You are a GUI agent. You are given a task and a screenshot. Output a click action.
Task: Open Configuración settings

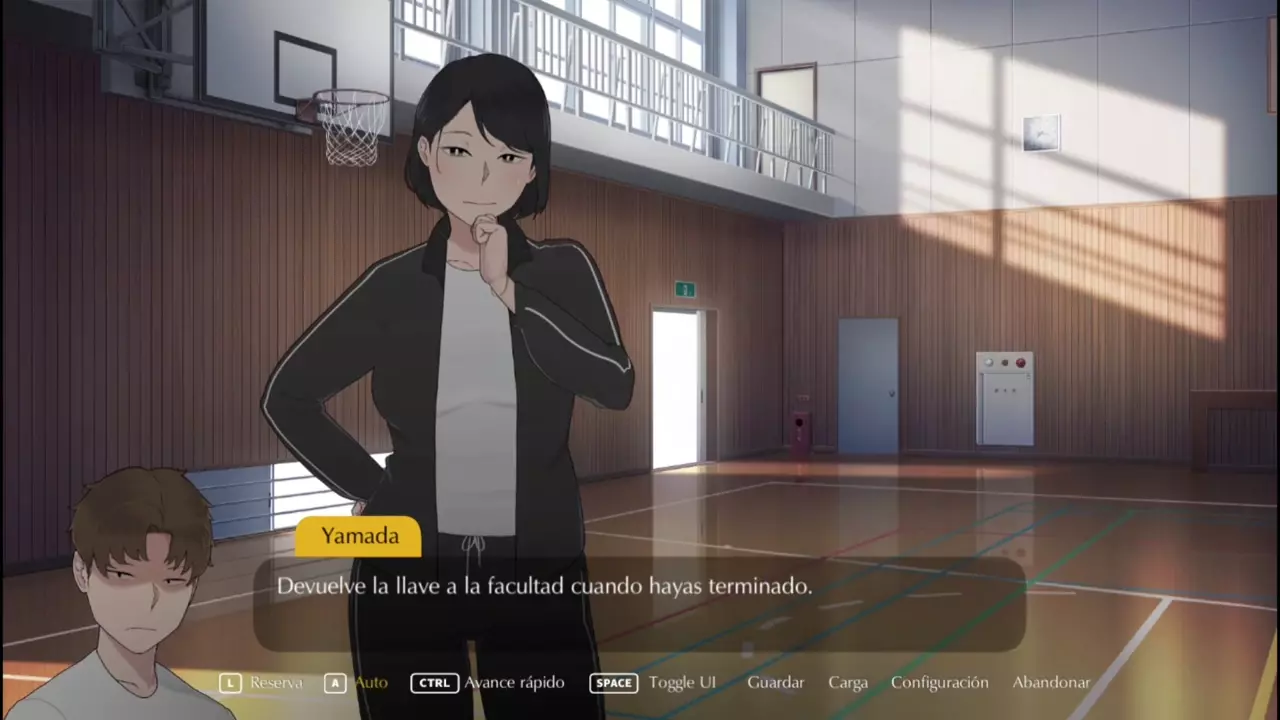[939, 683]
